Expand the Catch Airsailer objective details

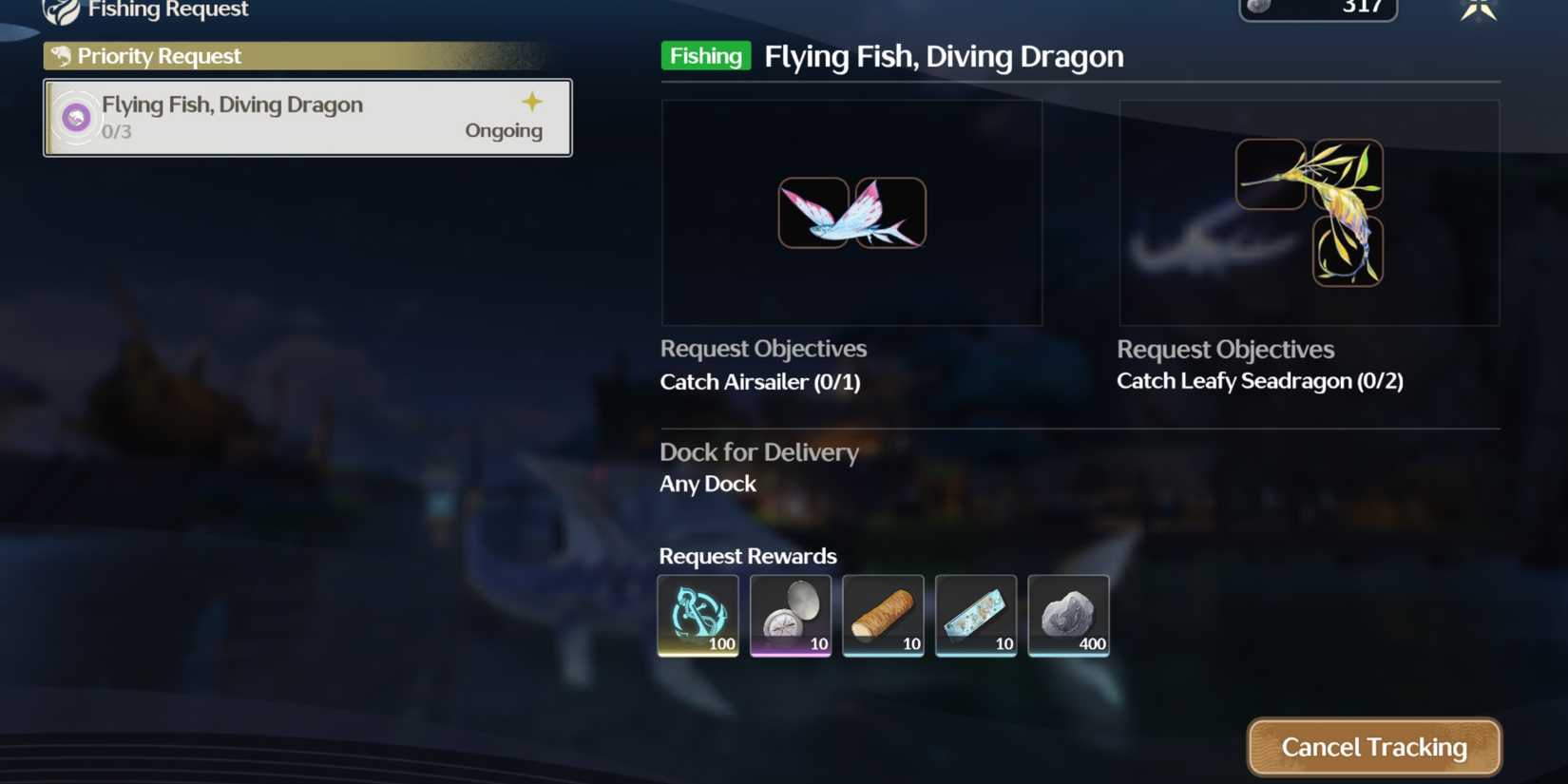click(760, 382)
